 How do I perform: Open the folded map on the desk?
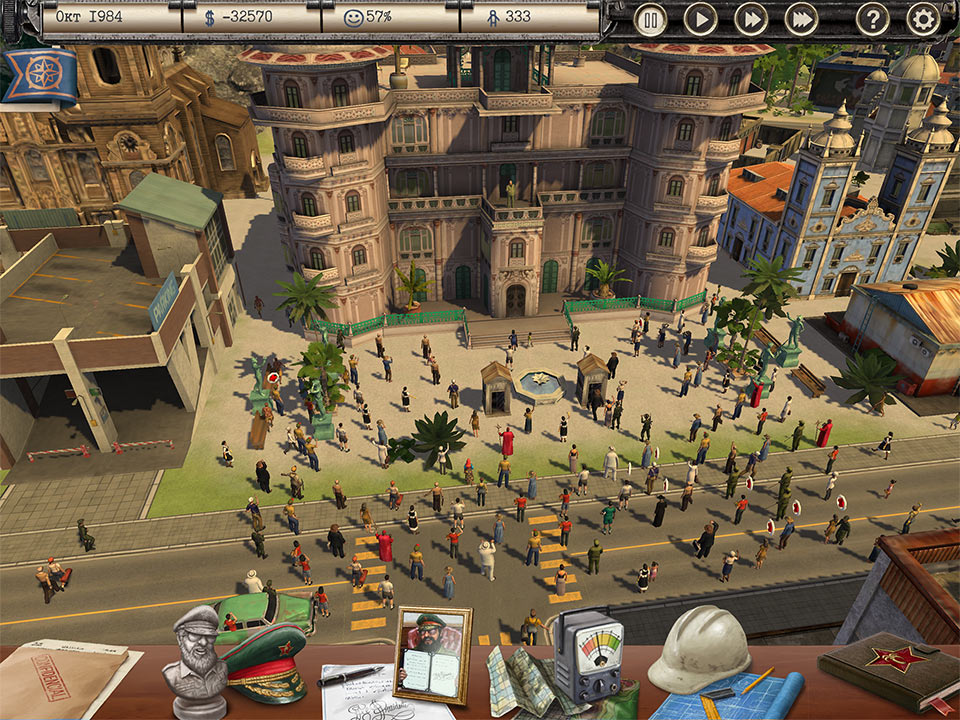(521, 681)
